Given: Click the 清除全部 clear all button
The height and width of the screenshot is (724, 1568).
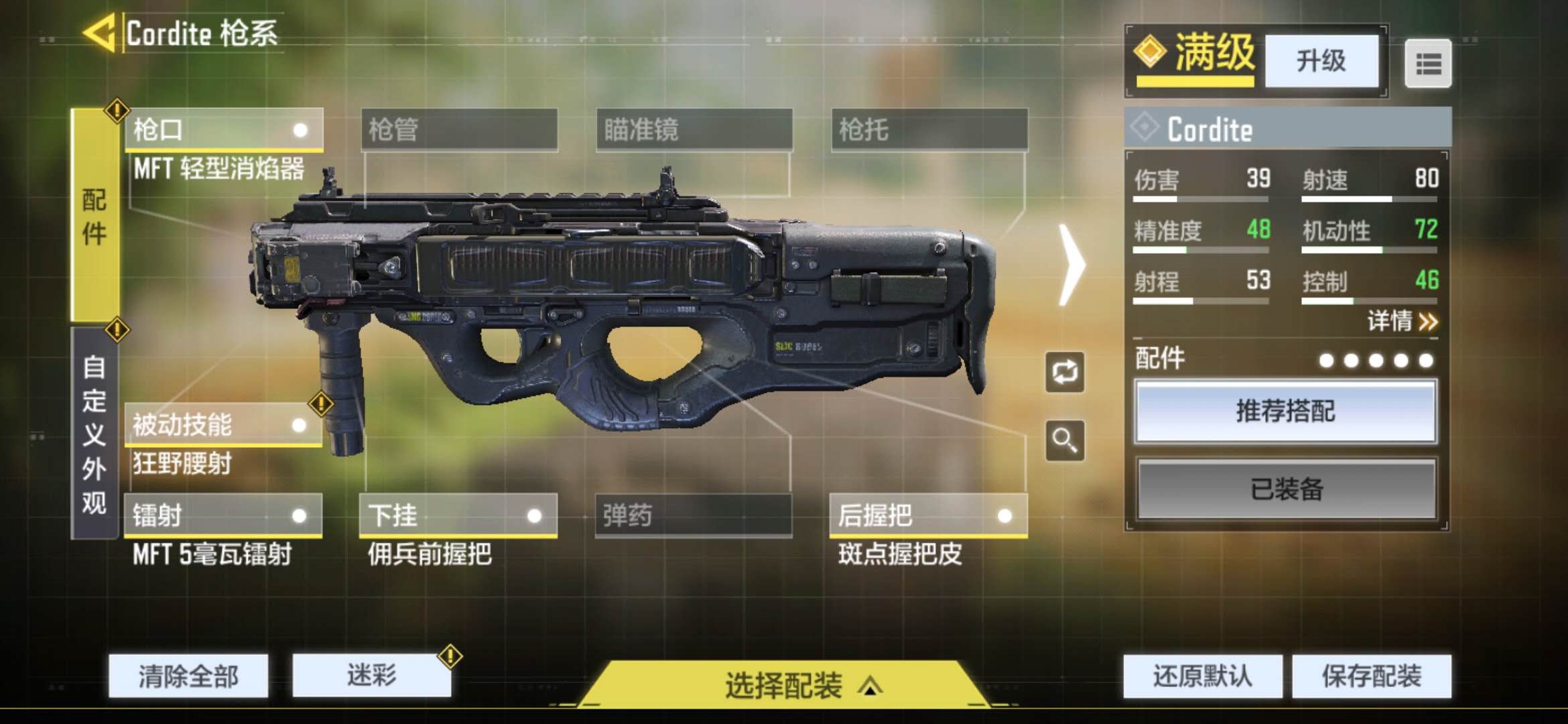Looking at the screenshot, I should point(188,676).
